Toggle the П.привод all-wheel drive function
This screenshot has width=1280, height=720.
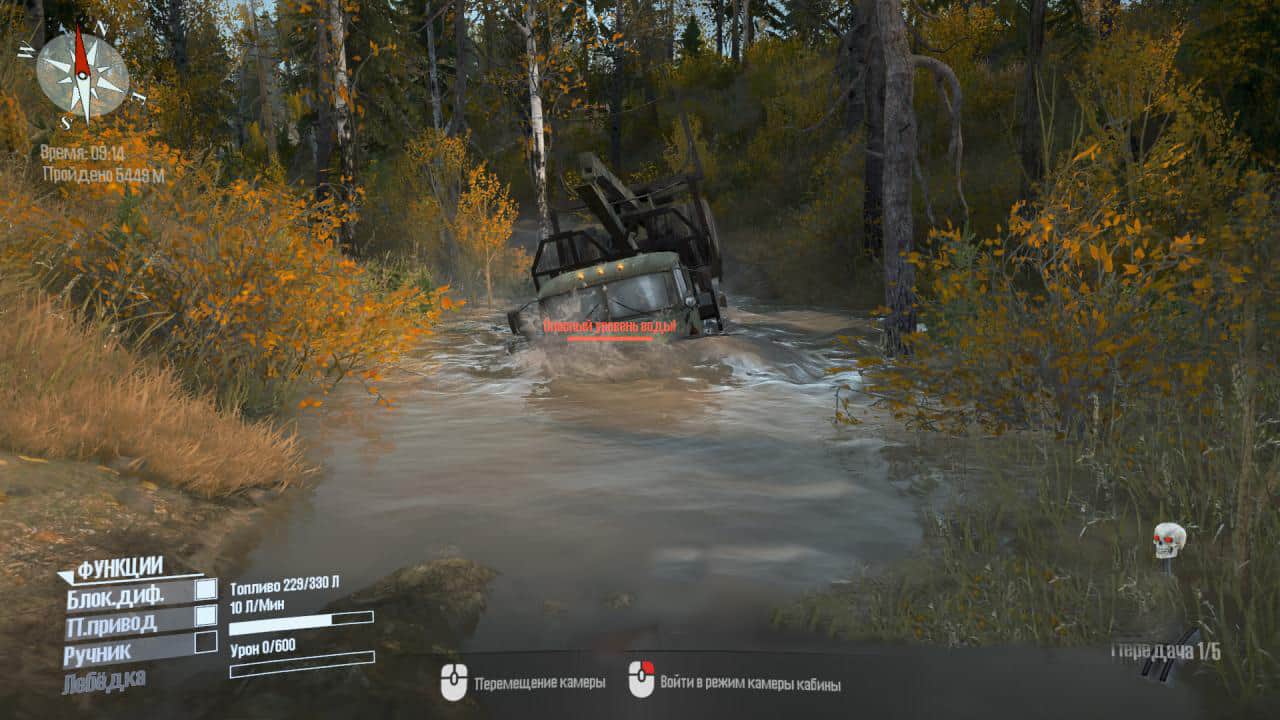[x=205, y=616]
